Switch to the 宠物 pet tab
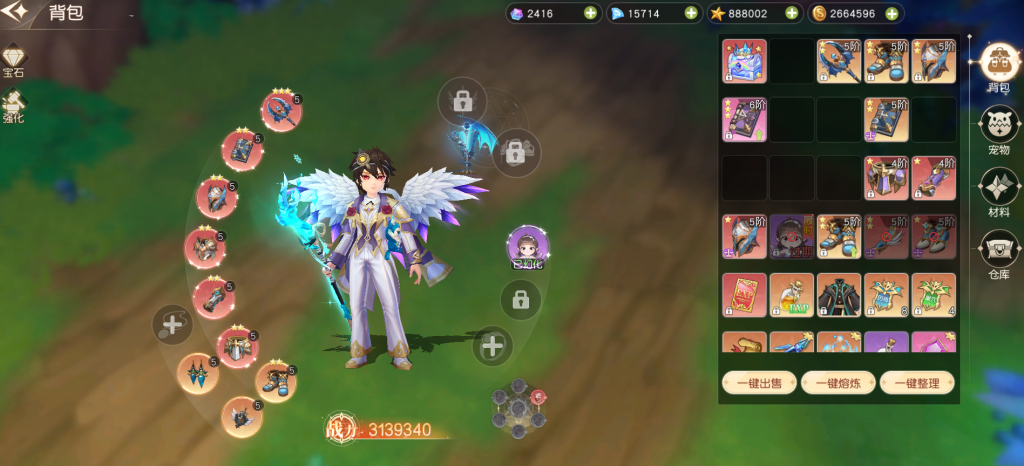Viewport: 1024px width, 466px height. click(x=997, y=129)
